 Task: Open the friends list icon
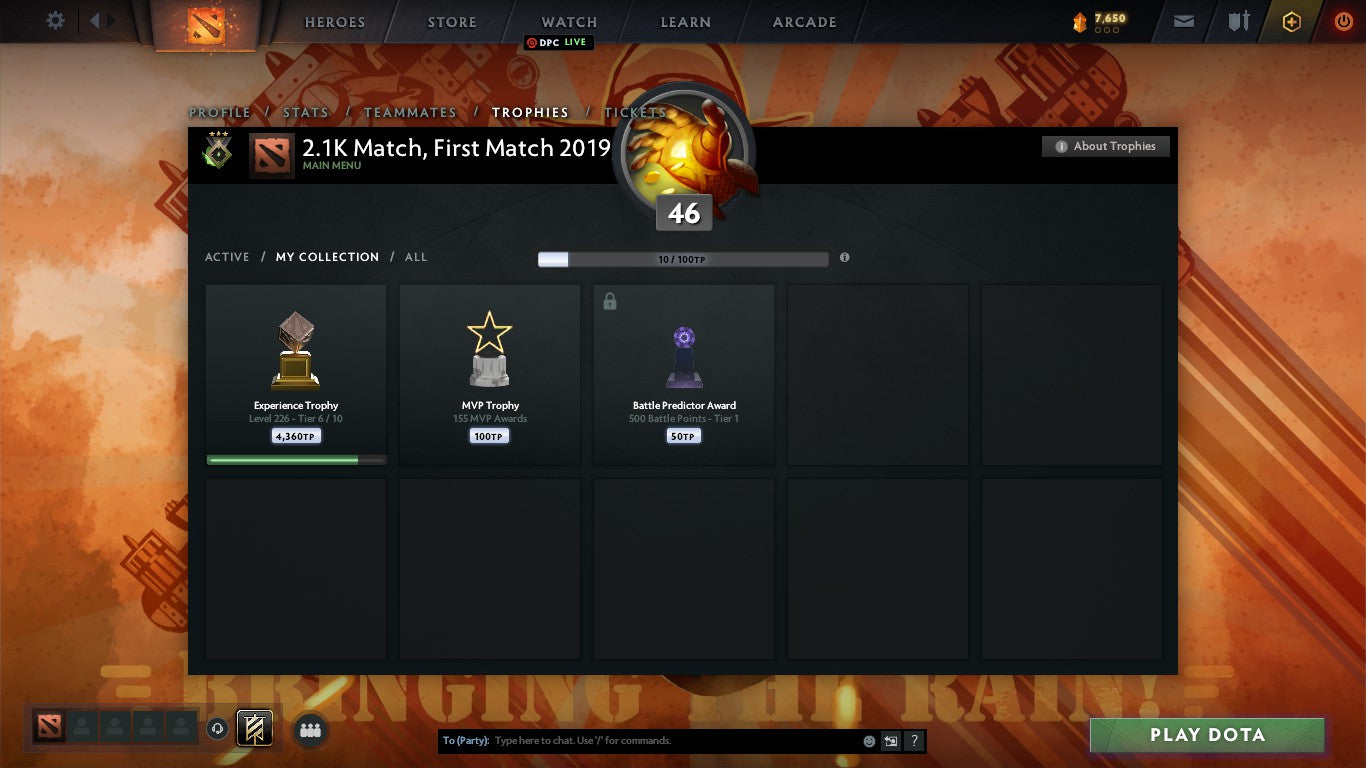[310, 730]
